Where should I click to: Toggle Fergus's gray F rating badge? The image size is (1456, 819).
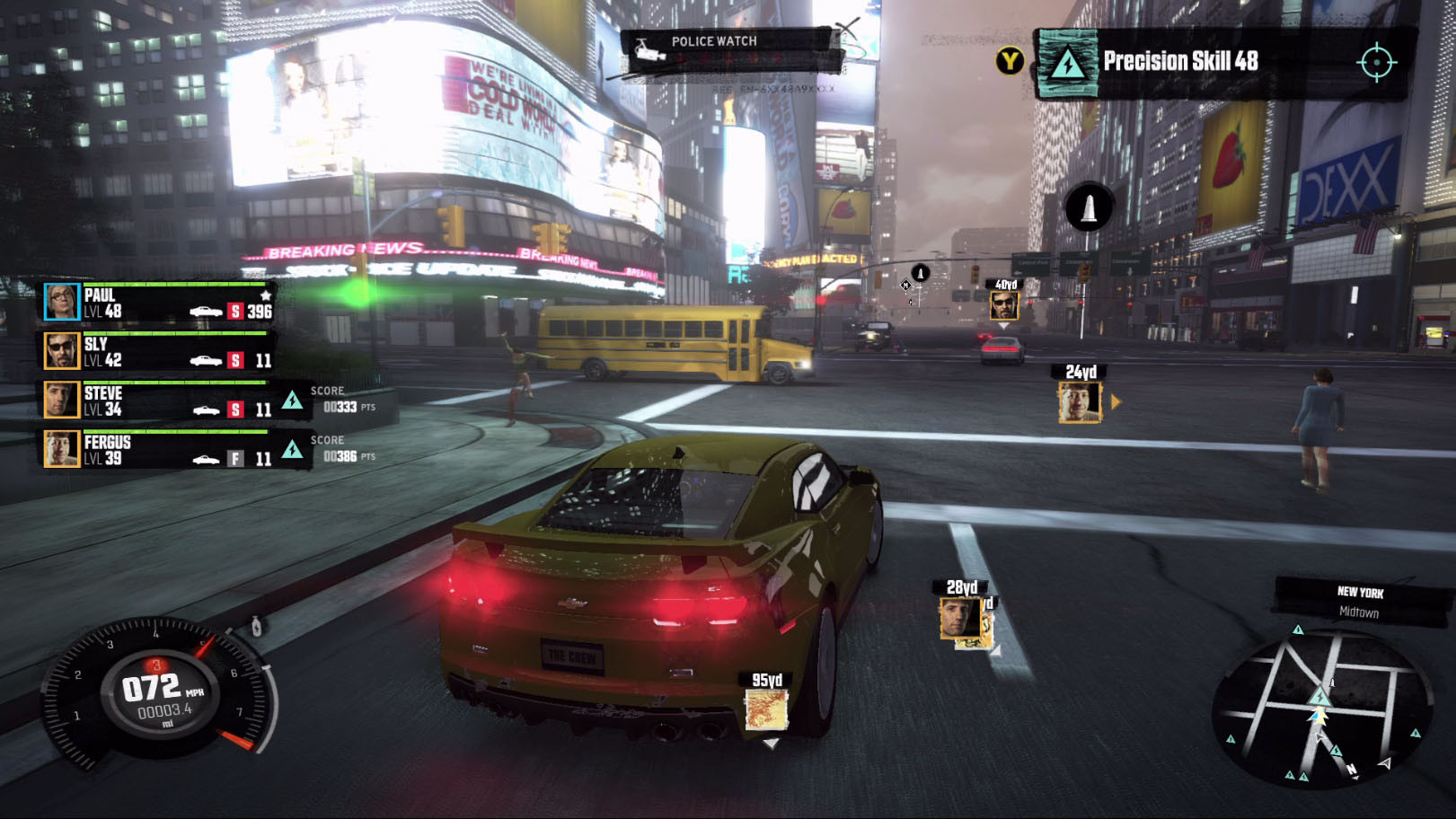pyautogui.click(x=235, y=459)
